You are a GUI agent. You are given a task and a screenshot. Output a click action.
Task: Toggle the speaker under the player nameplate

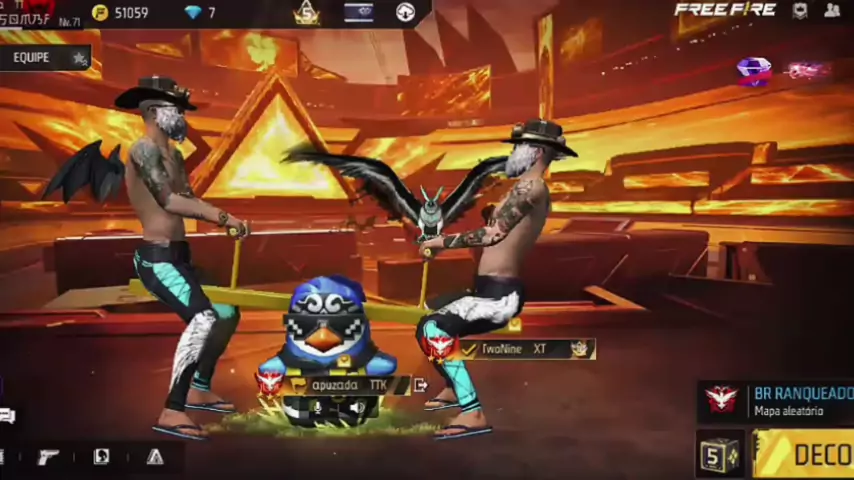357,407
